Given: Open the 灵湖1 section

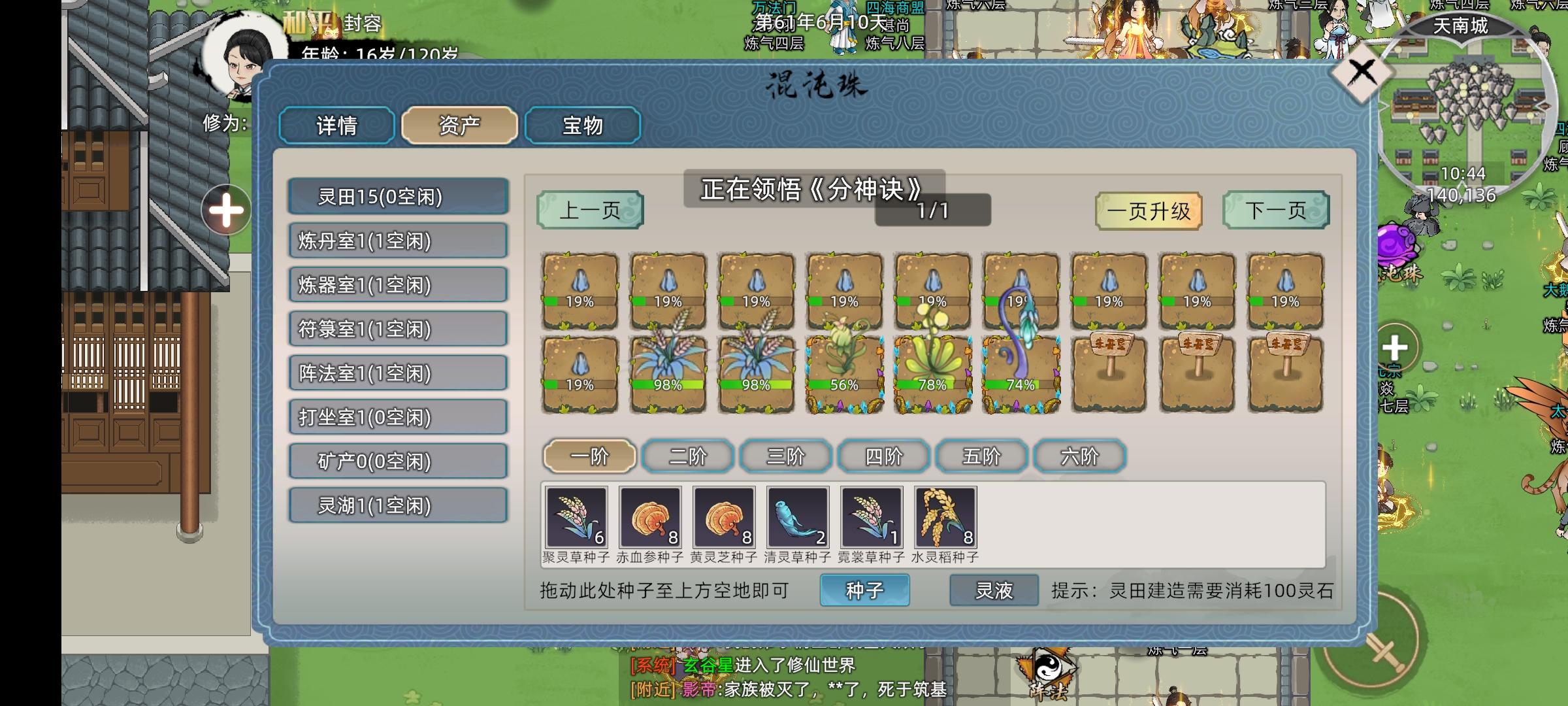Looking at the screenshot, I should point(398,505).
